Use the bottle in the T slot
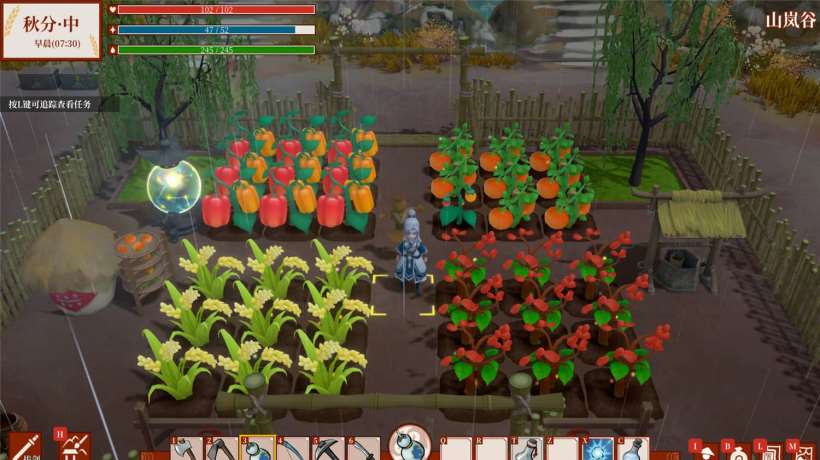Image resolution: width=820 pixels, height=460 pixels. pyautogui.click(x=526, y=450)
